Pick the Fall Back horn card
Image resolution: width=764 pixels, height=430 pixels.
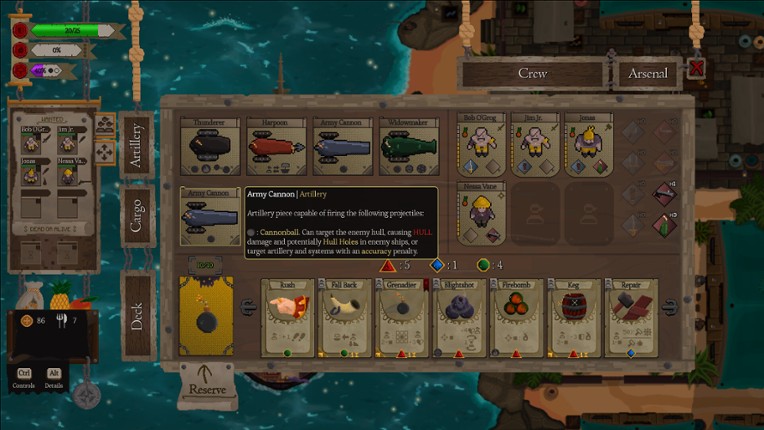[x=345, y=317]
